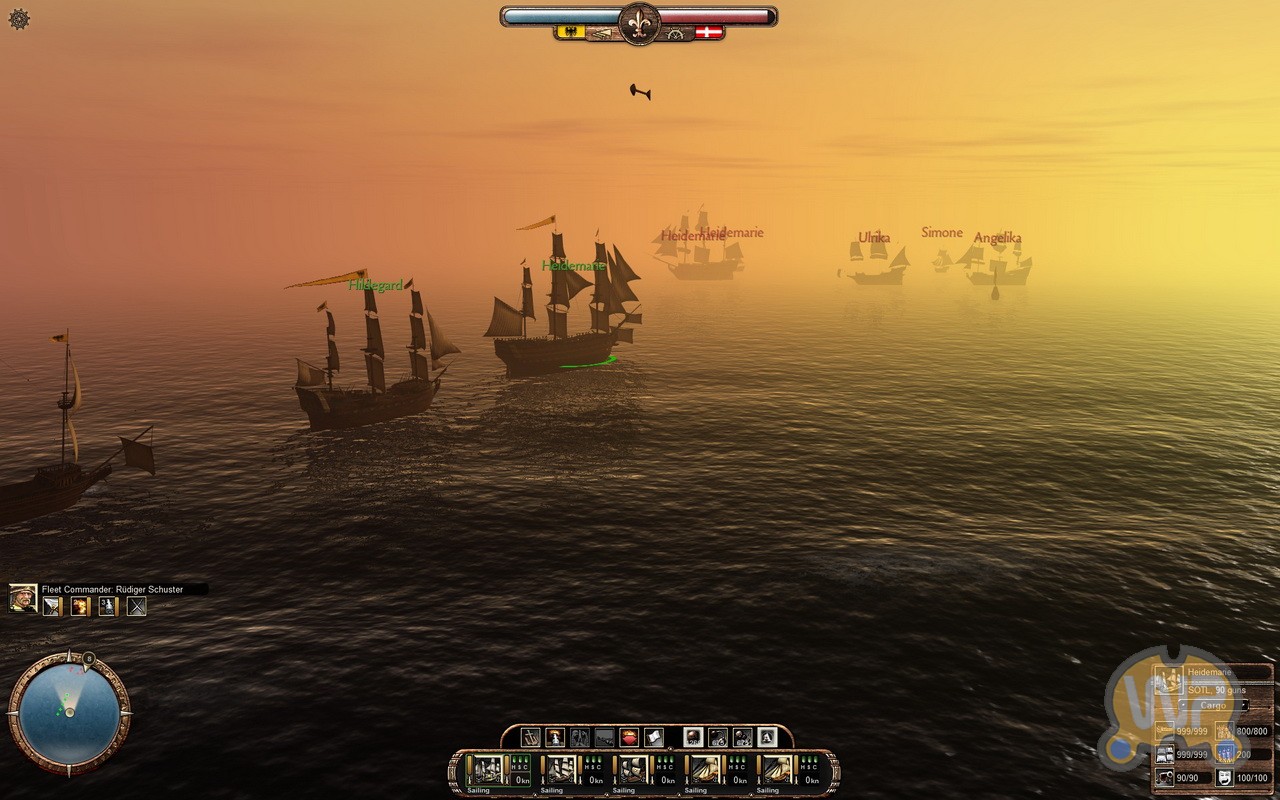Choose the grape shot ammunition icon

pyautogui.click(x=742, y=738)
